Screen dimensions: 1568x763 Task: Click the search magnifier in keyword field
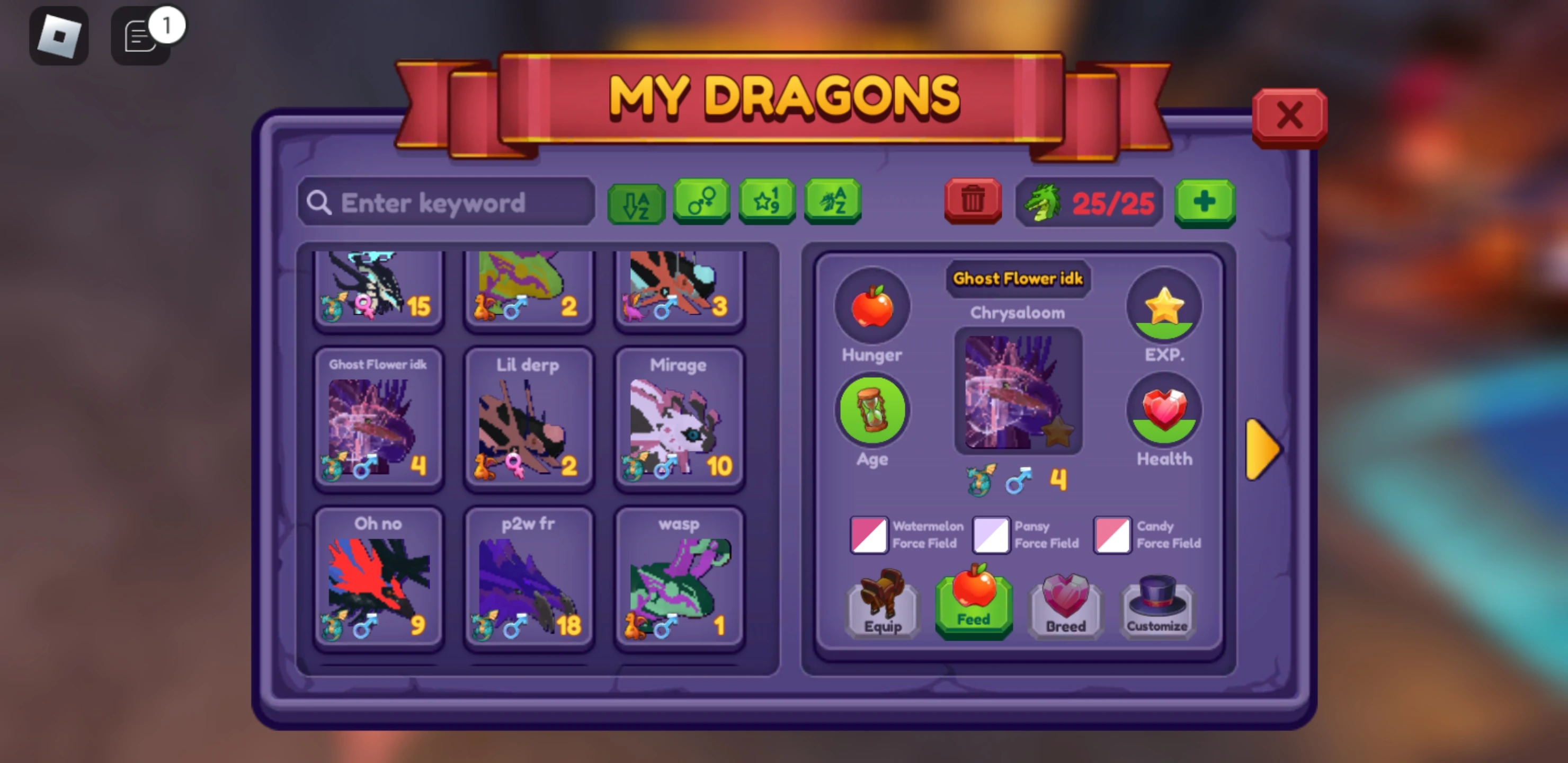319,202
